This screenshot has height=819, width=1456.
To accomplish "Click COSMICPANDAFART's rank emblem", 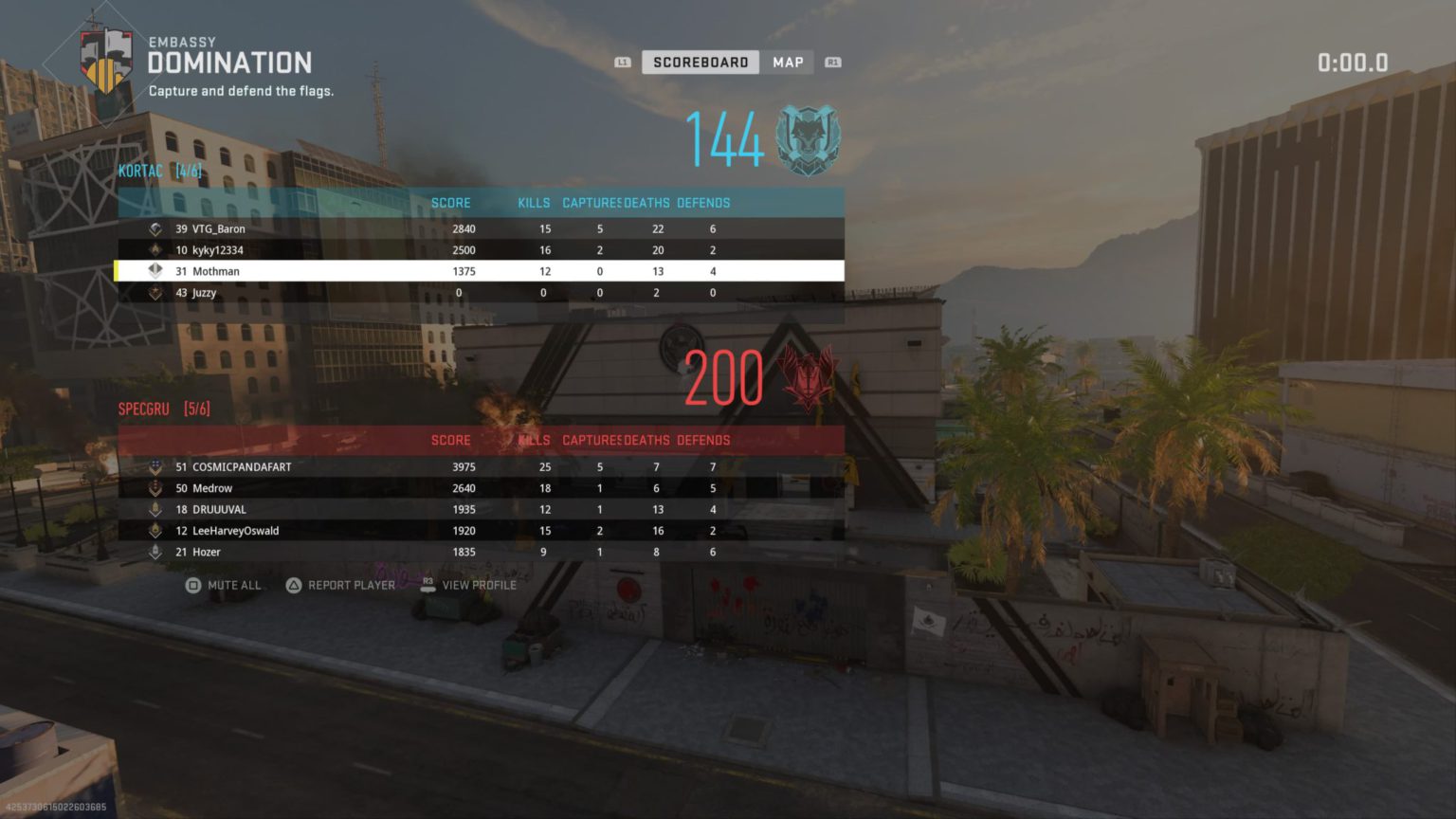I will point(155,466).
